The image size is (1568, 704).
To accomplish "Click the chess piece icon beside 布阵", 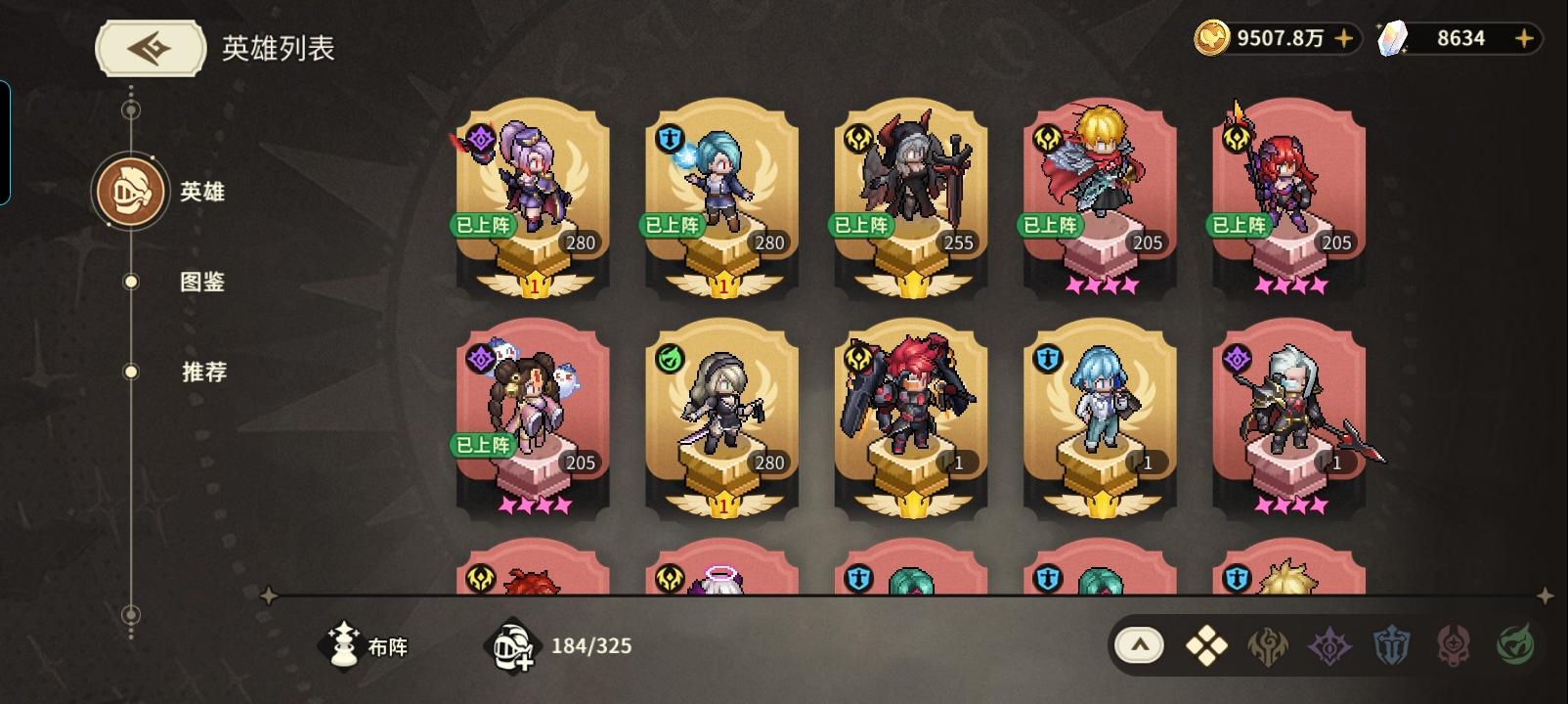I will point(341,645).
